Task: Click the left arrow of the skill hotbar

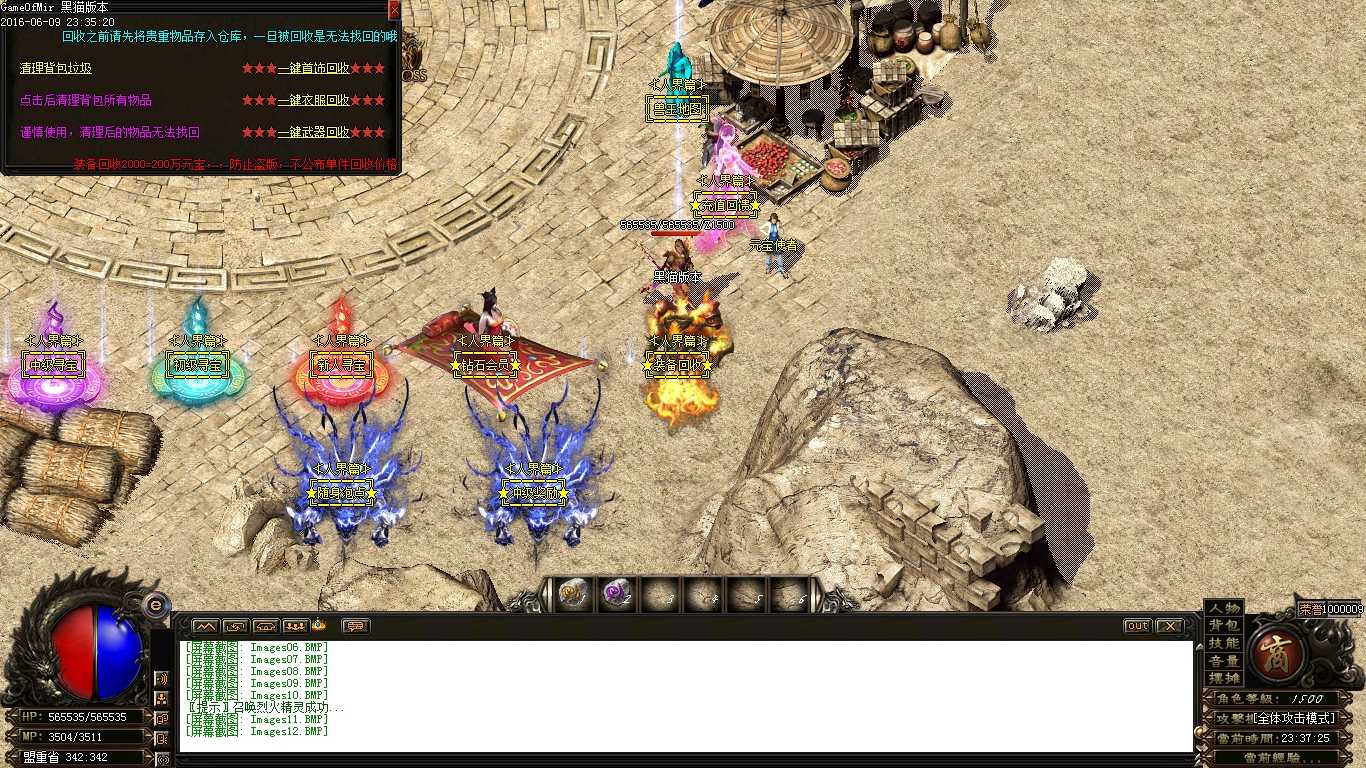Action: click(547, 594)
